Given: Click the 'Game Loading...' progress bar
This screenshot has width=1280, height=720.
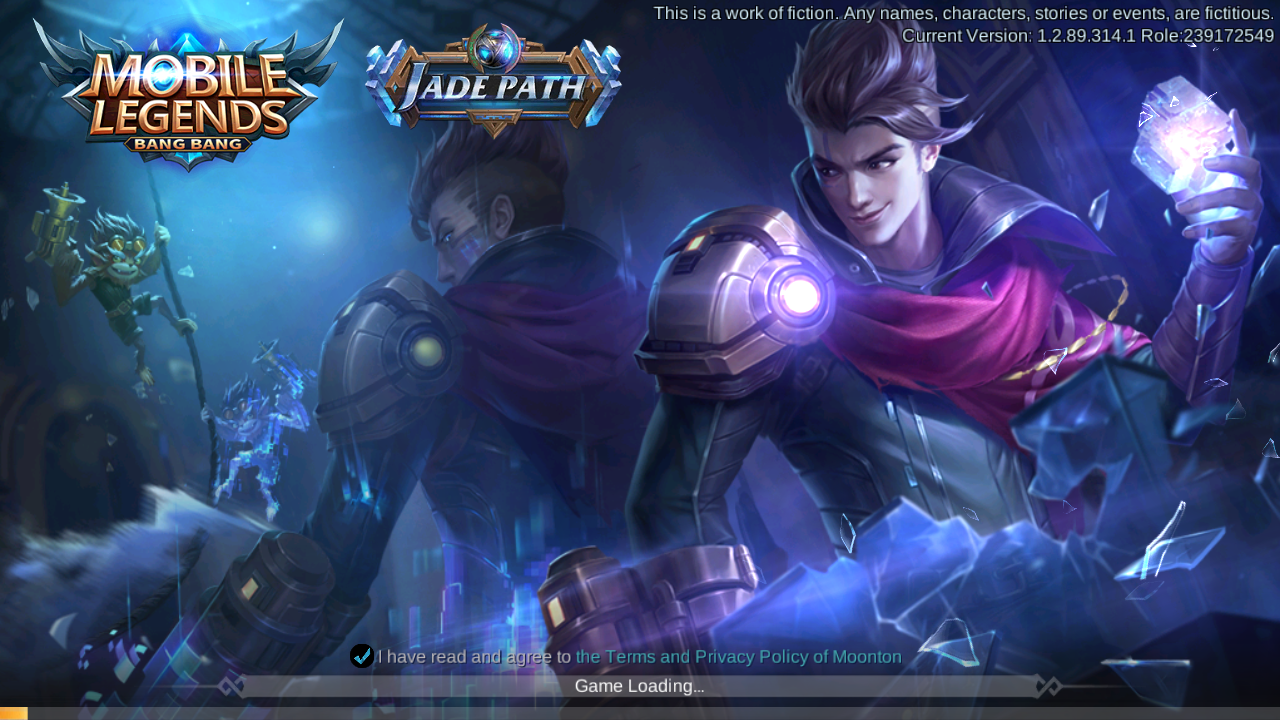Looking at the screenshot, I should point(640,686).
